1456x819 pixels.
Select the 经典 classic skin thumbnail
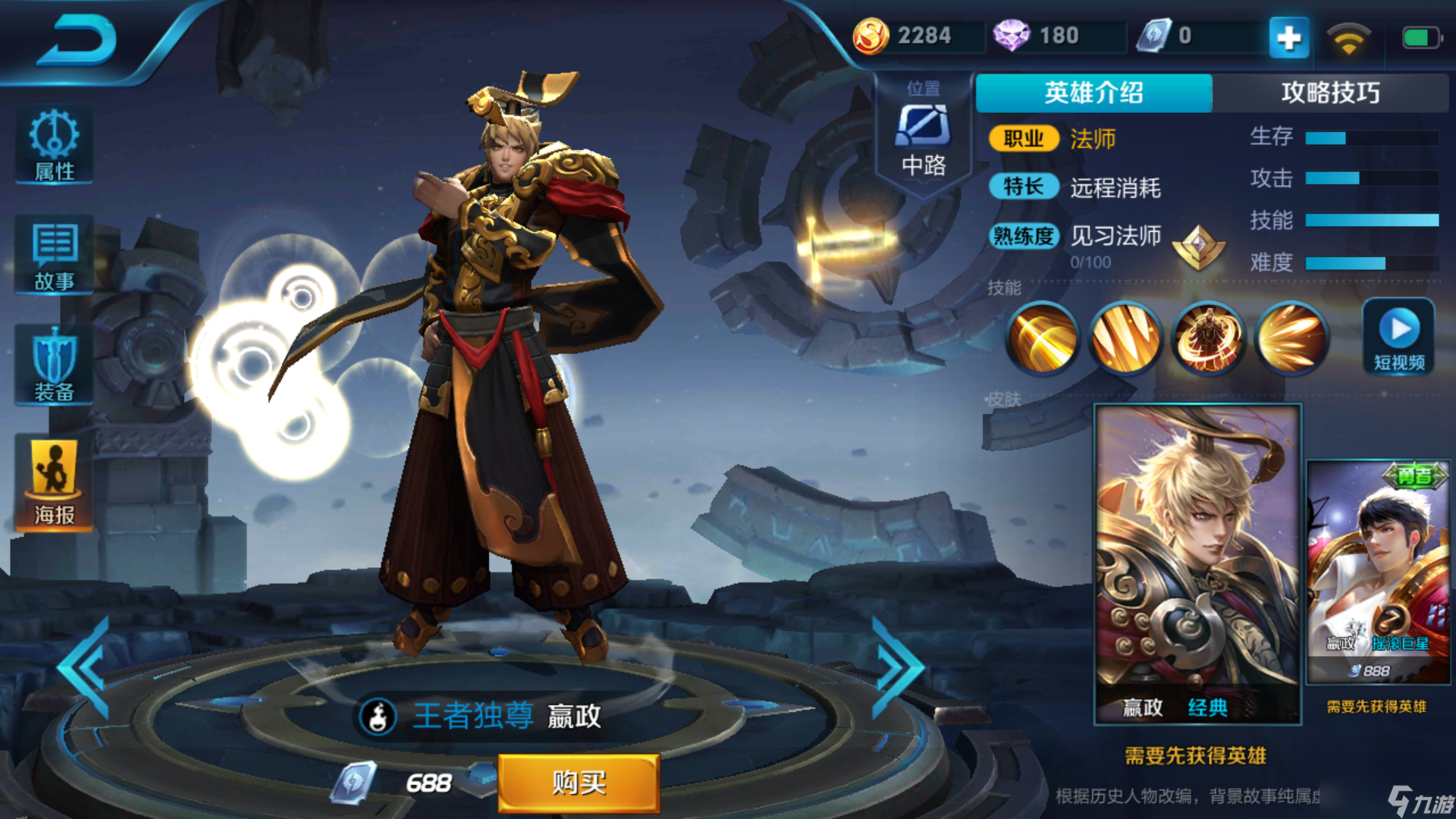tap(1198, 561)
